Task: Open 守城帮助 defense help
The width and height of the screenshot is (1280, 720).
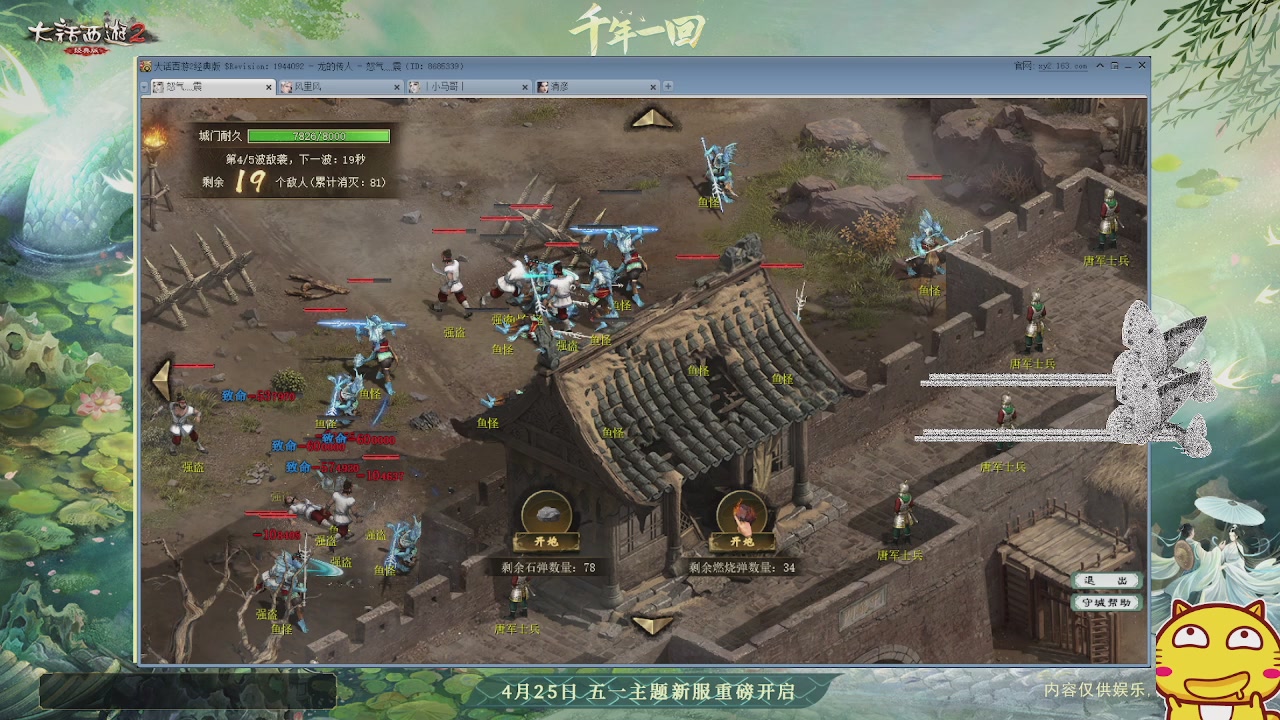Action: 1106,601
